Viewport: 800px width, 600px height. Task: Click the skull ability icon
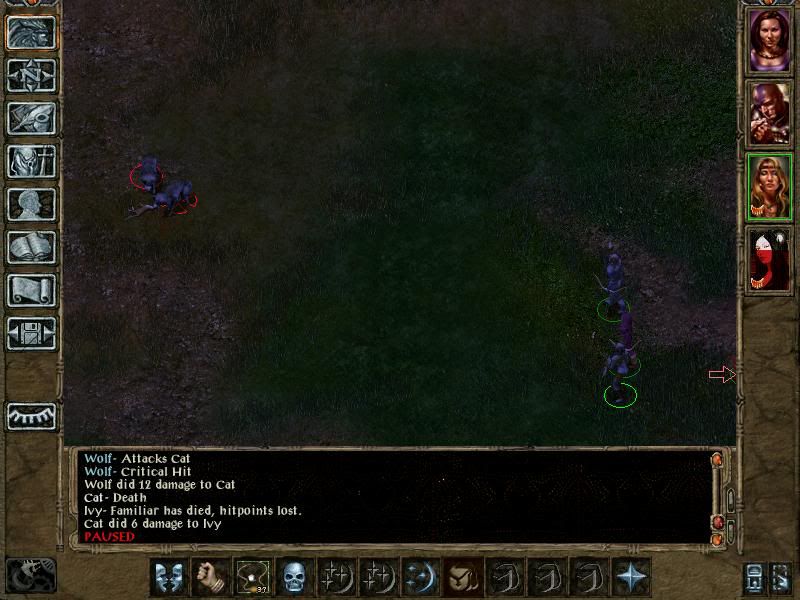click(x=293, y=577)
